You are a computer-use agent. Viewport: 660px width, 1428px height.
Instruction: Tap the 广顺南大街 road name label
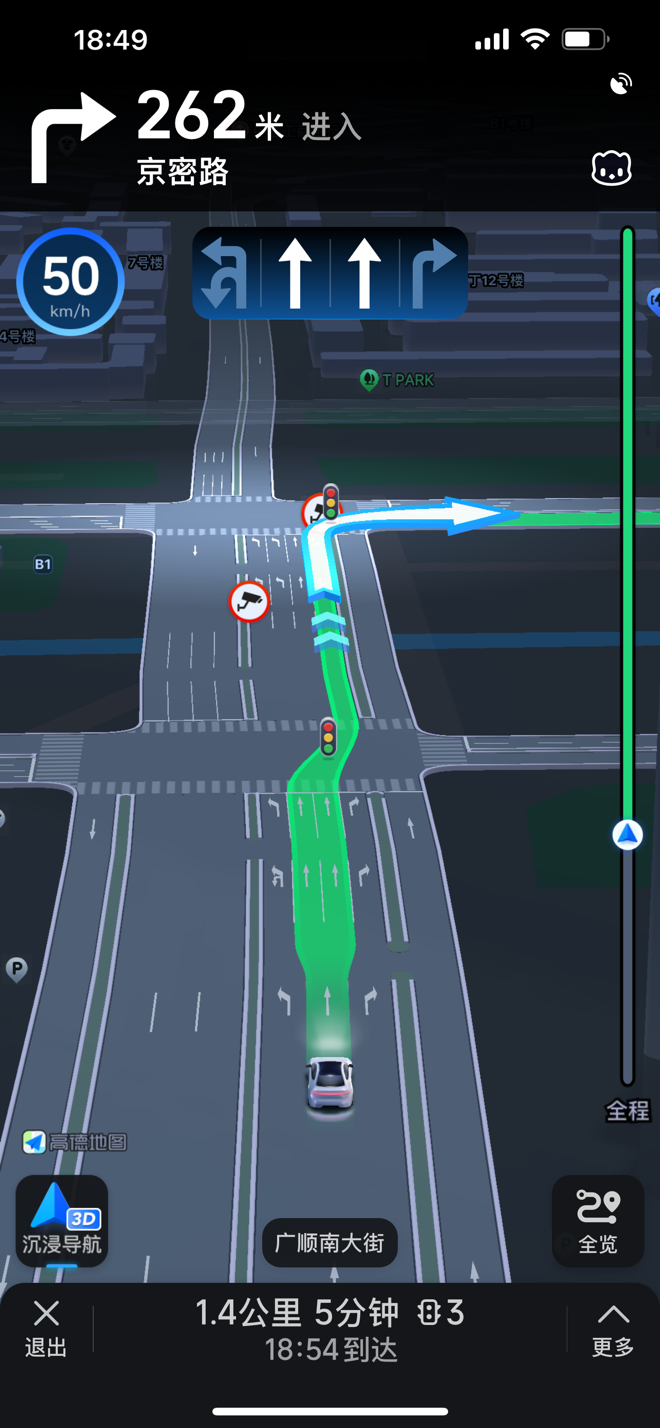[x=330, y=1243]
